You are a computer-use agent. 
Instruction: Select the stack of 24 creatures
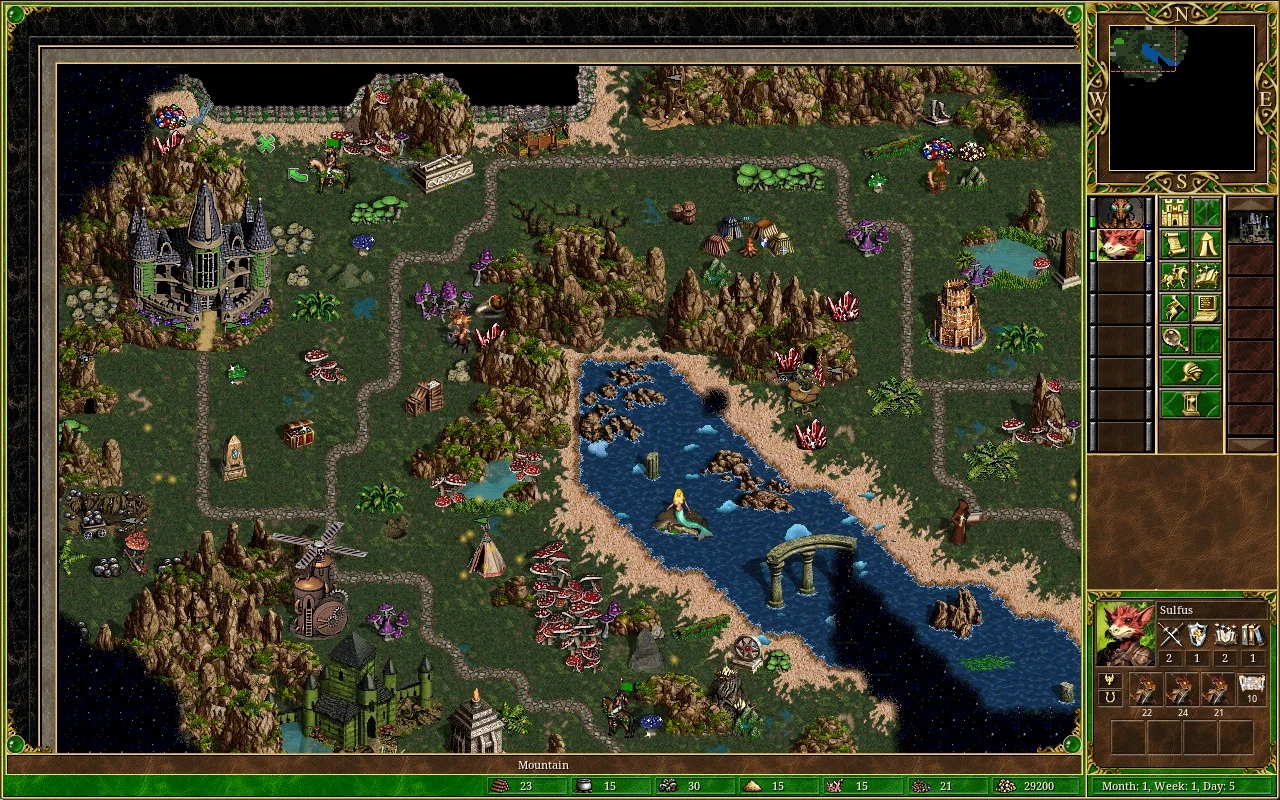(1183, 689)
